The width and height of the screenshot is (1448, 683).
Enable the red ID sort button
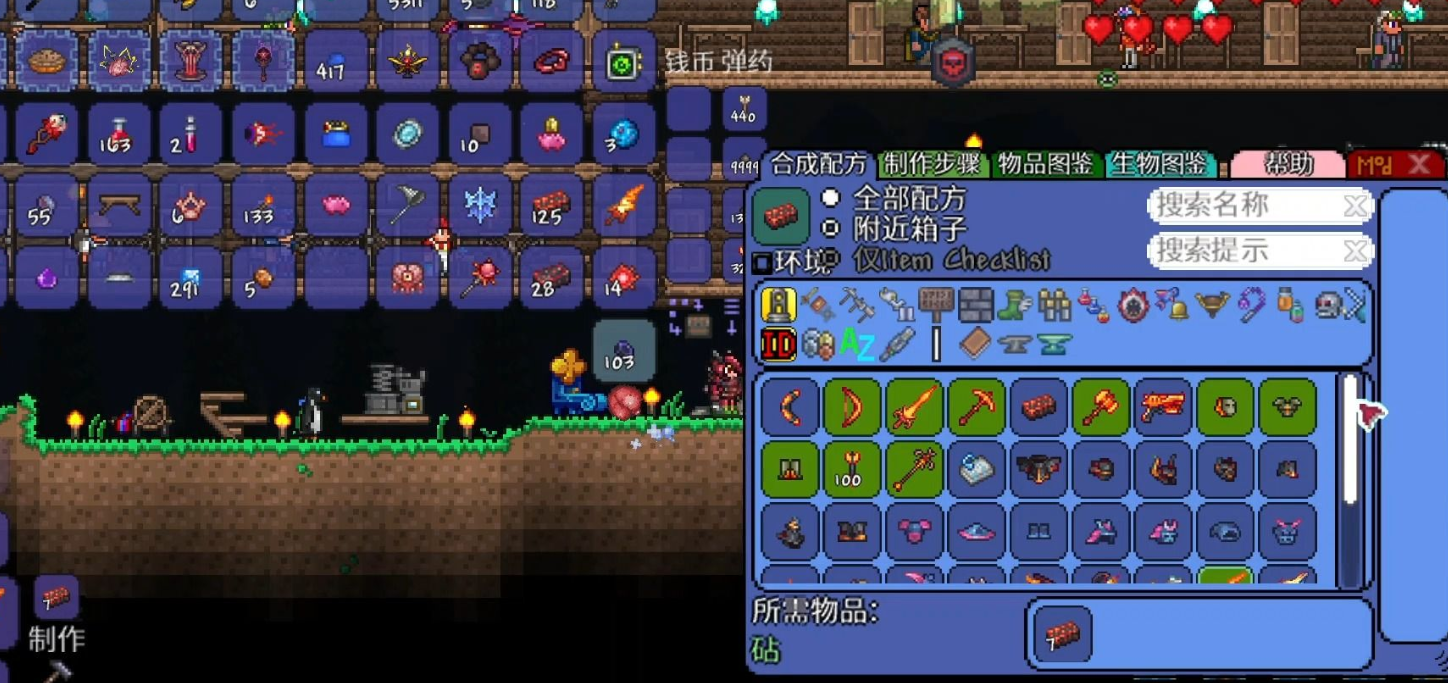(x=778, y=345)
